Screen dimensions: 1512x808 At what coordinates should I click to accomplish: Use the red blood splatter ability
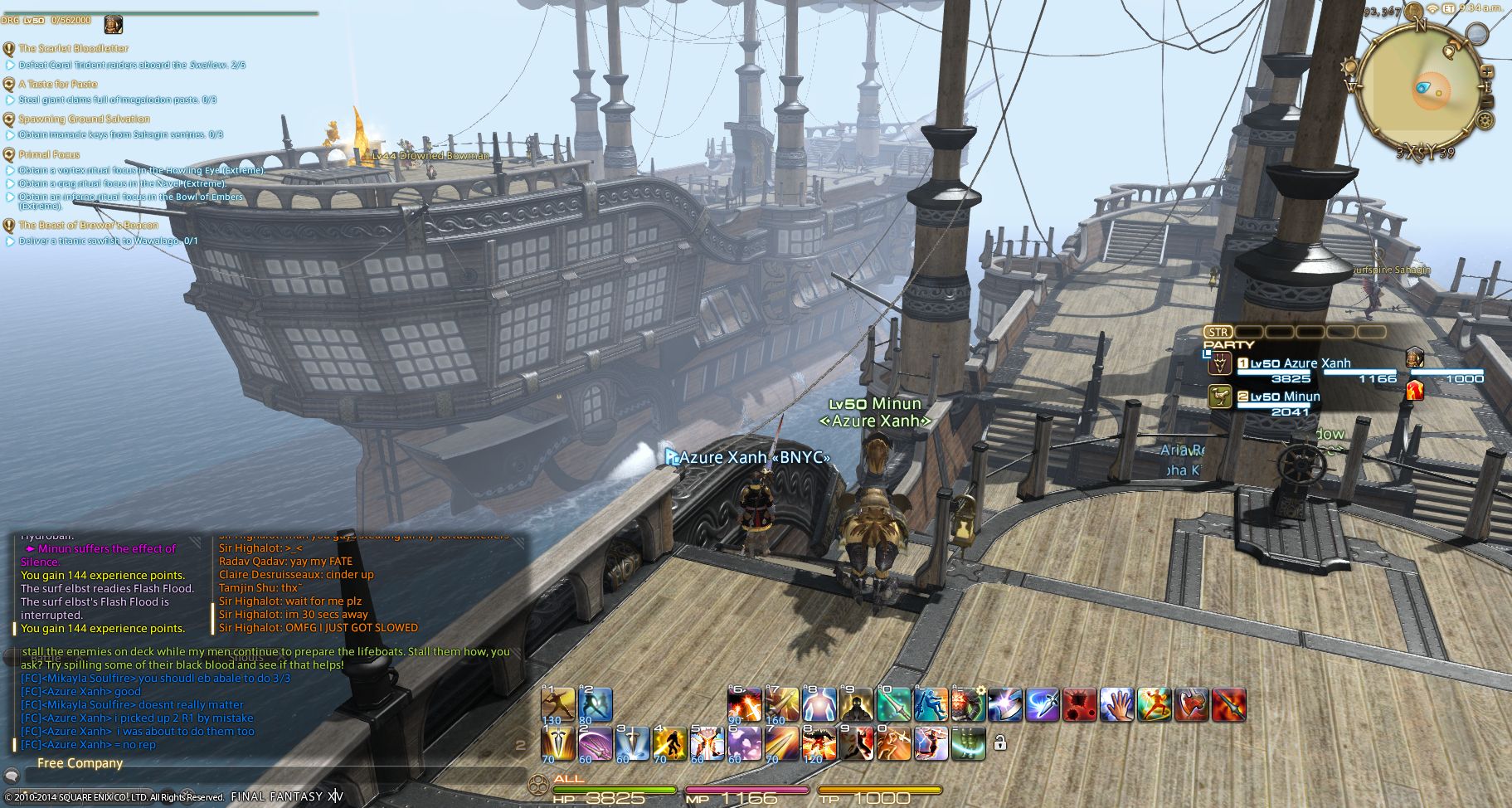(x=1080, y=705)
